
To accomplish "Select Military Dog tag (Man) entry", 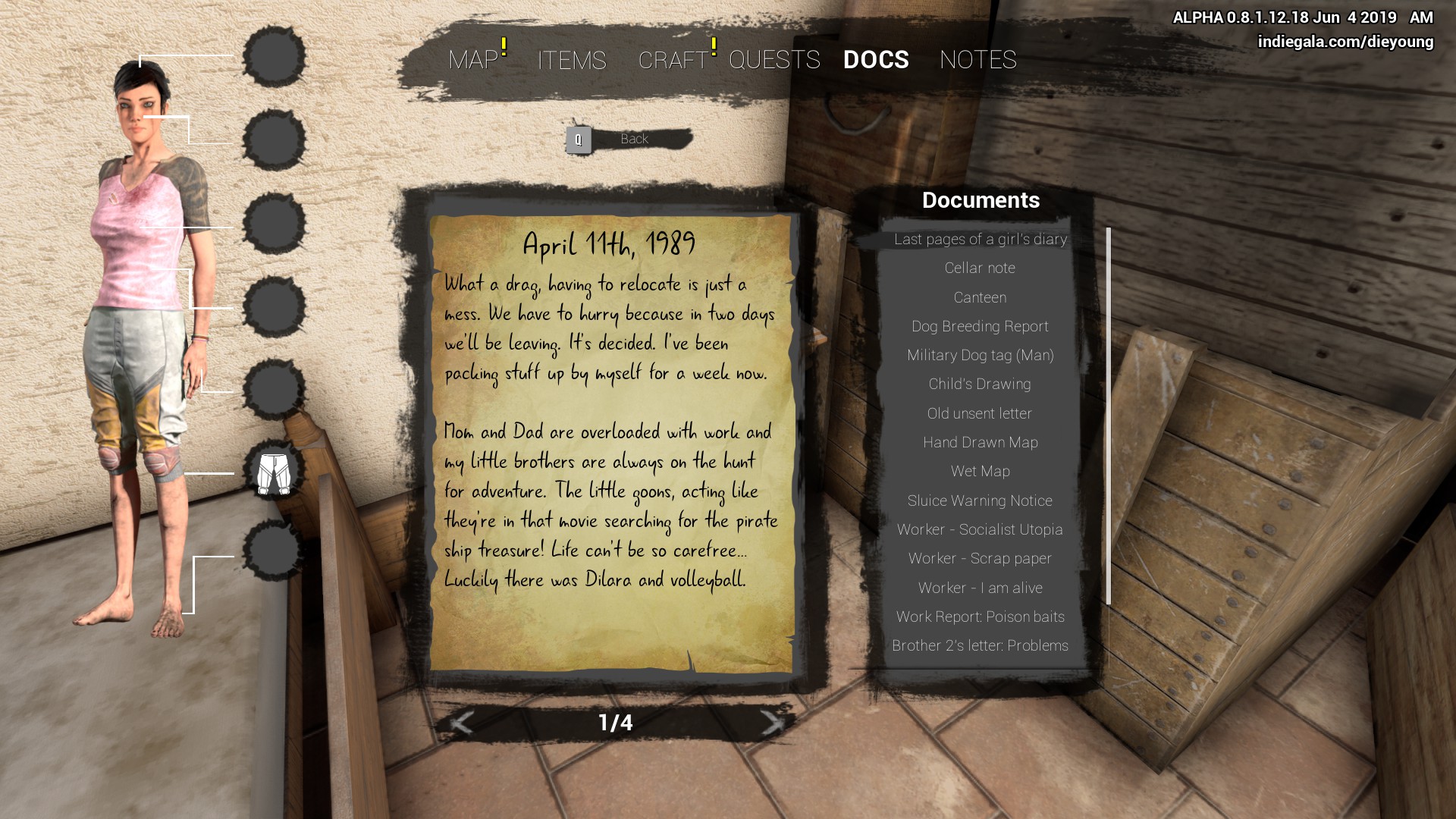I will coord(980,355).
